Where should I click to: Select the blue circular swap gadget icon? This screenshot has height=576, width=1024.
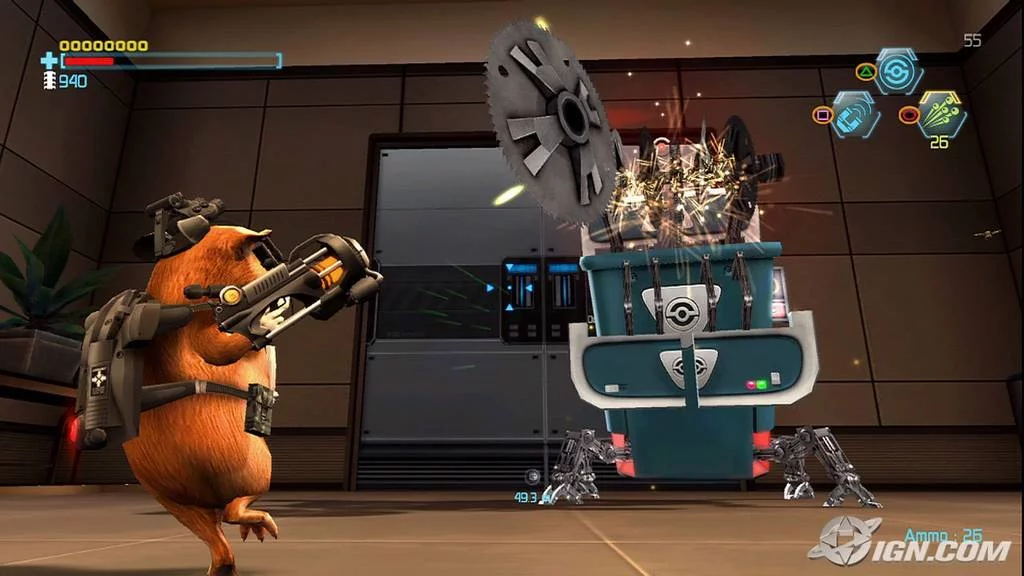tap(898, 71)
